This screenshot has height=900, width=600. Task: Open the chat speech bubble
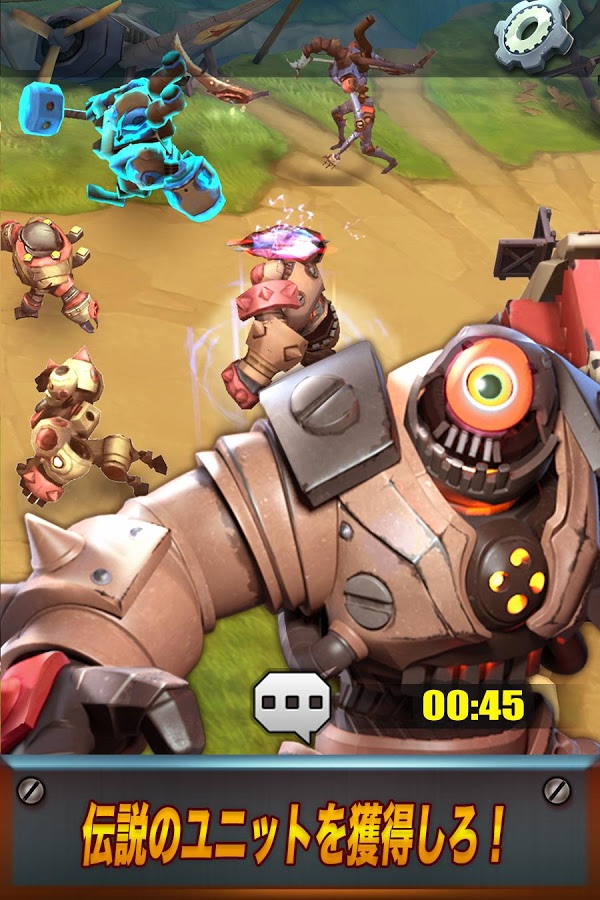(293, 704)
